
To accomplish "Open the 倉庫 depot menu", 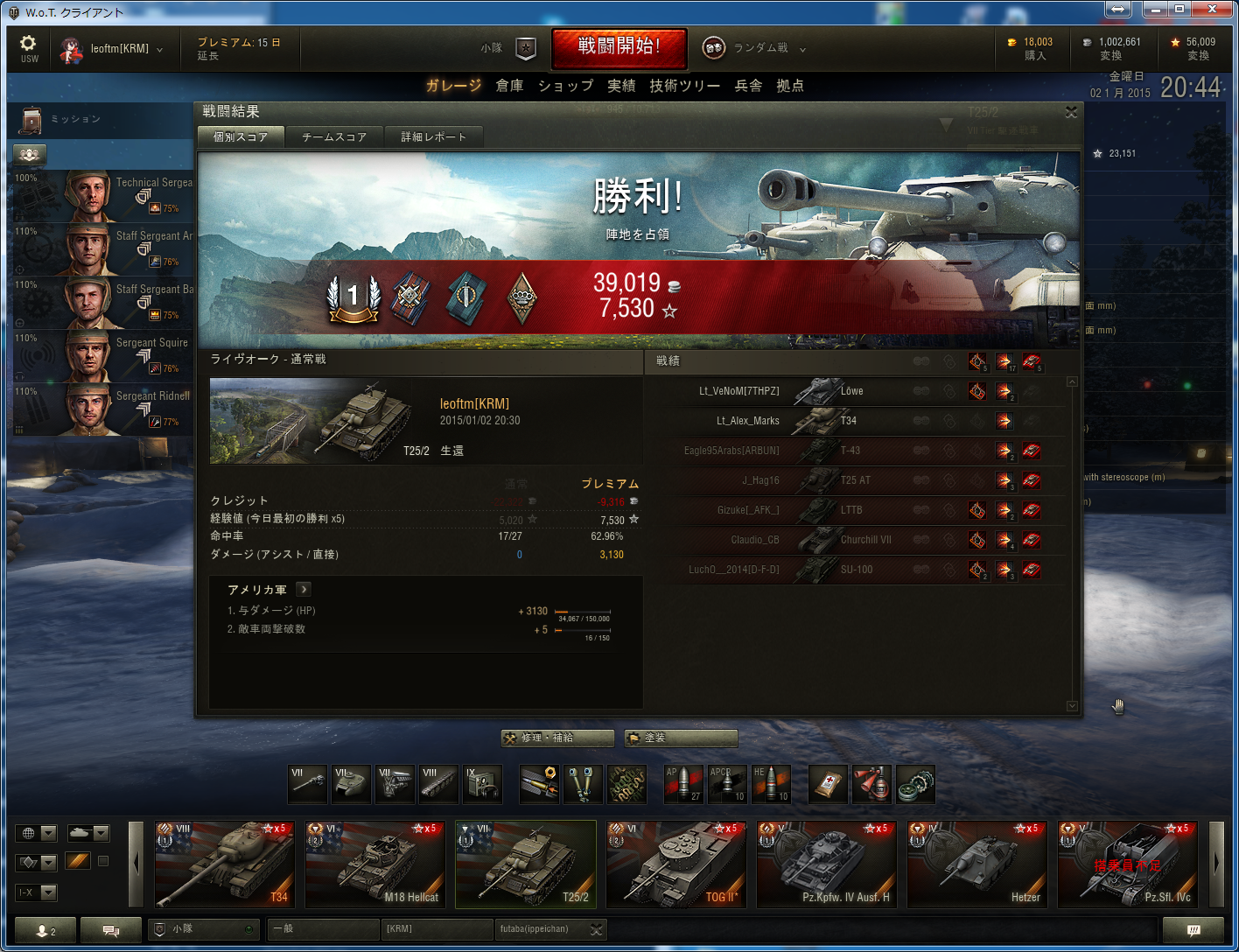I will click(509, 86).
